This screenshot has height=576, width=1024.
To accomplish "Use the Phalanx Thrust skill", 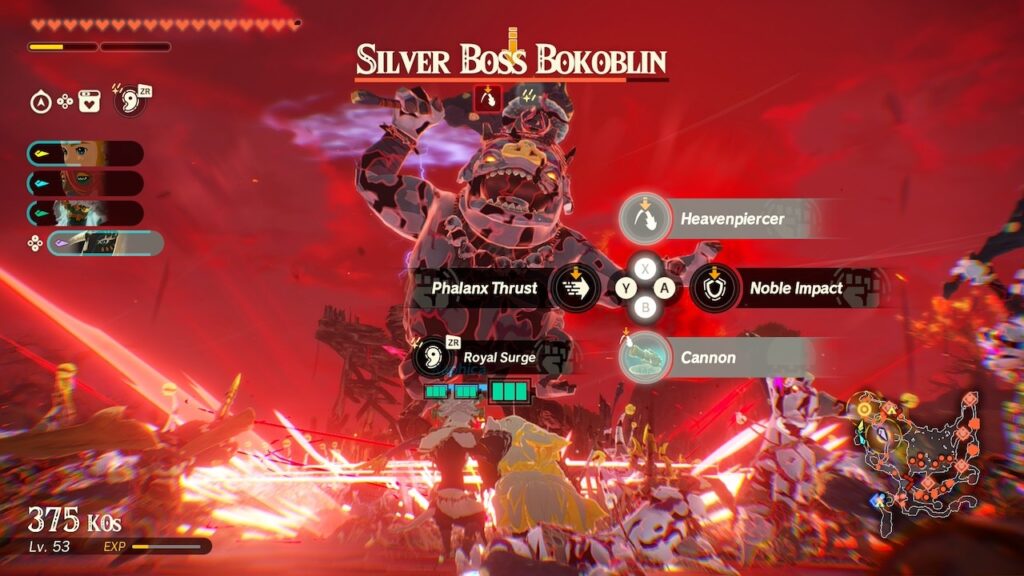I will pos(576,288).
